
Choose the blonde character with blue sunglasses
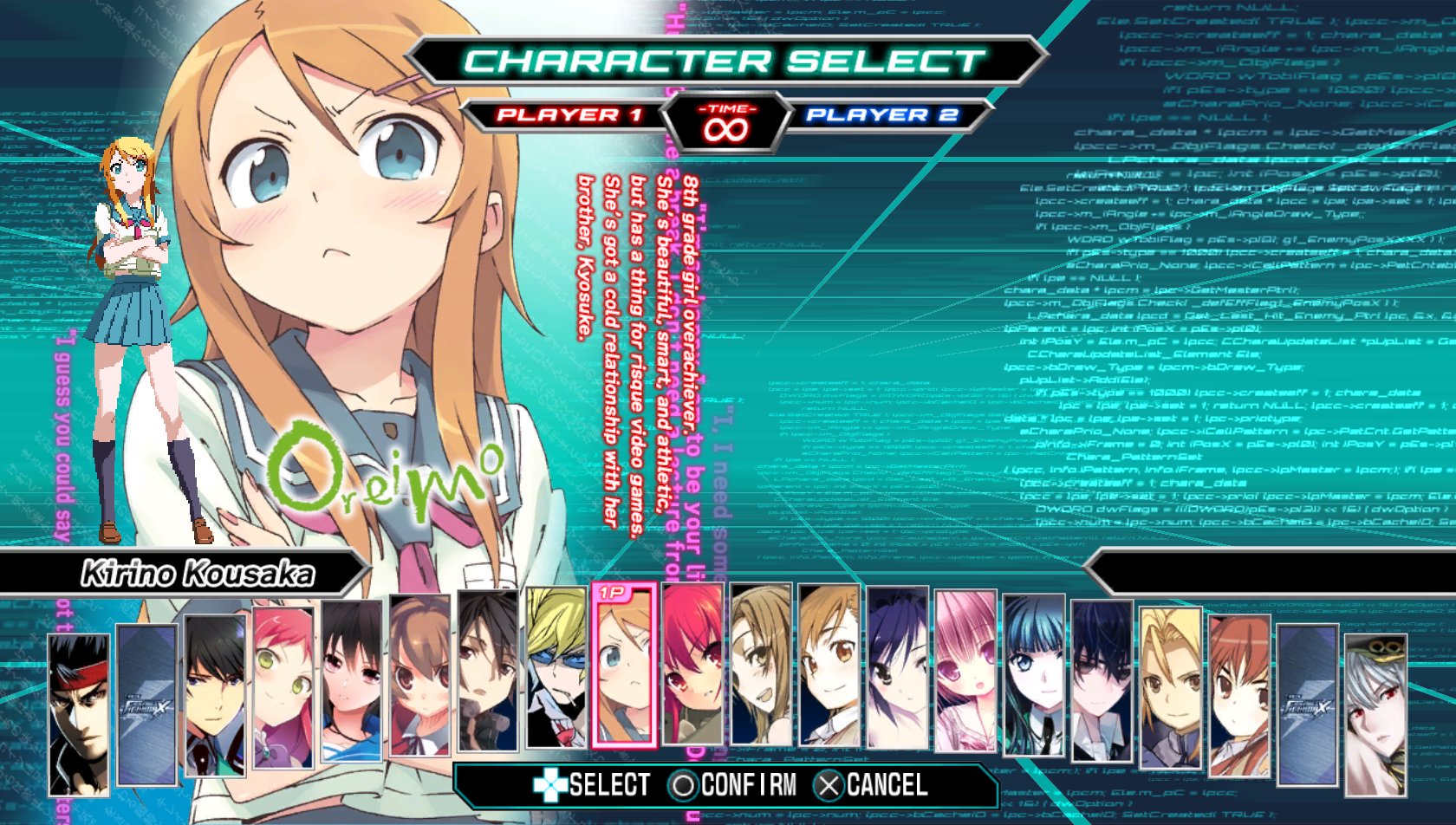coord(556,668)
